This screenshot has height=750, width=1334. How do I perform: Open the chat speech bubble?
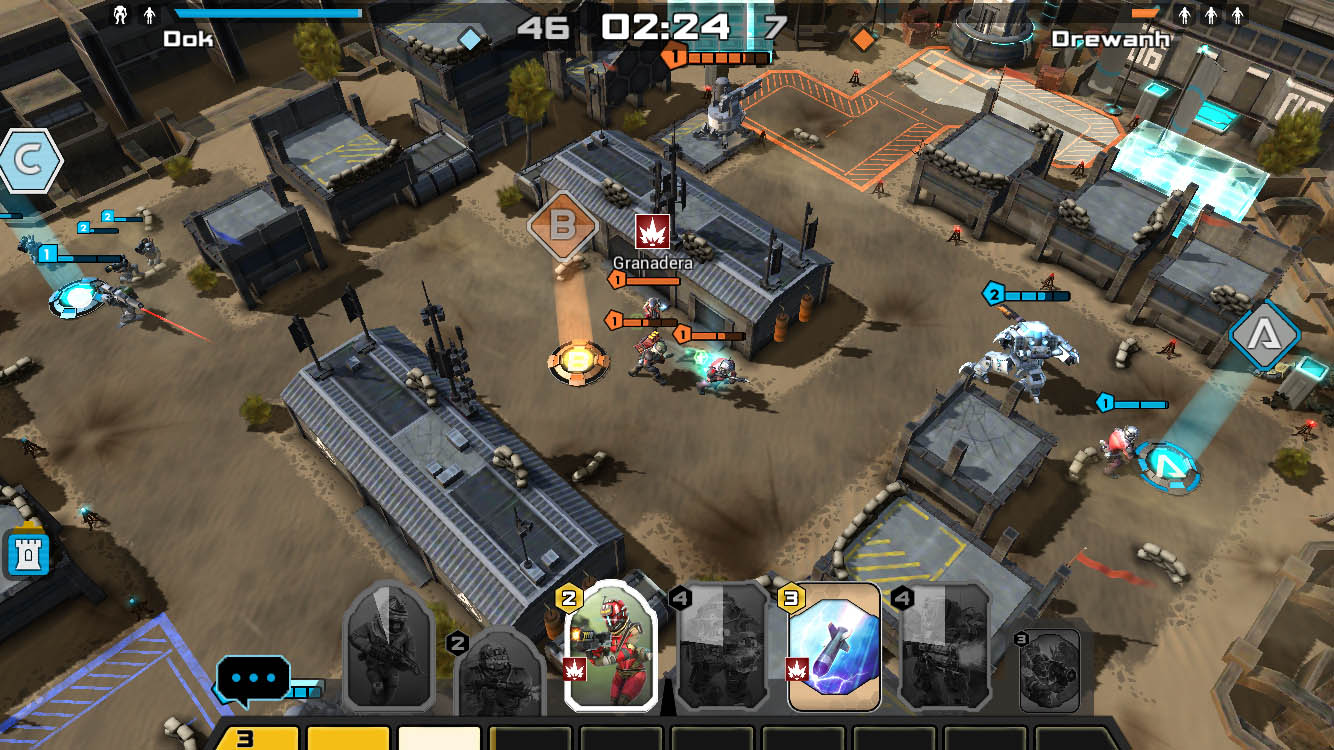click(x=253, y=677)
